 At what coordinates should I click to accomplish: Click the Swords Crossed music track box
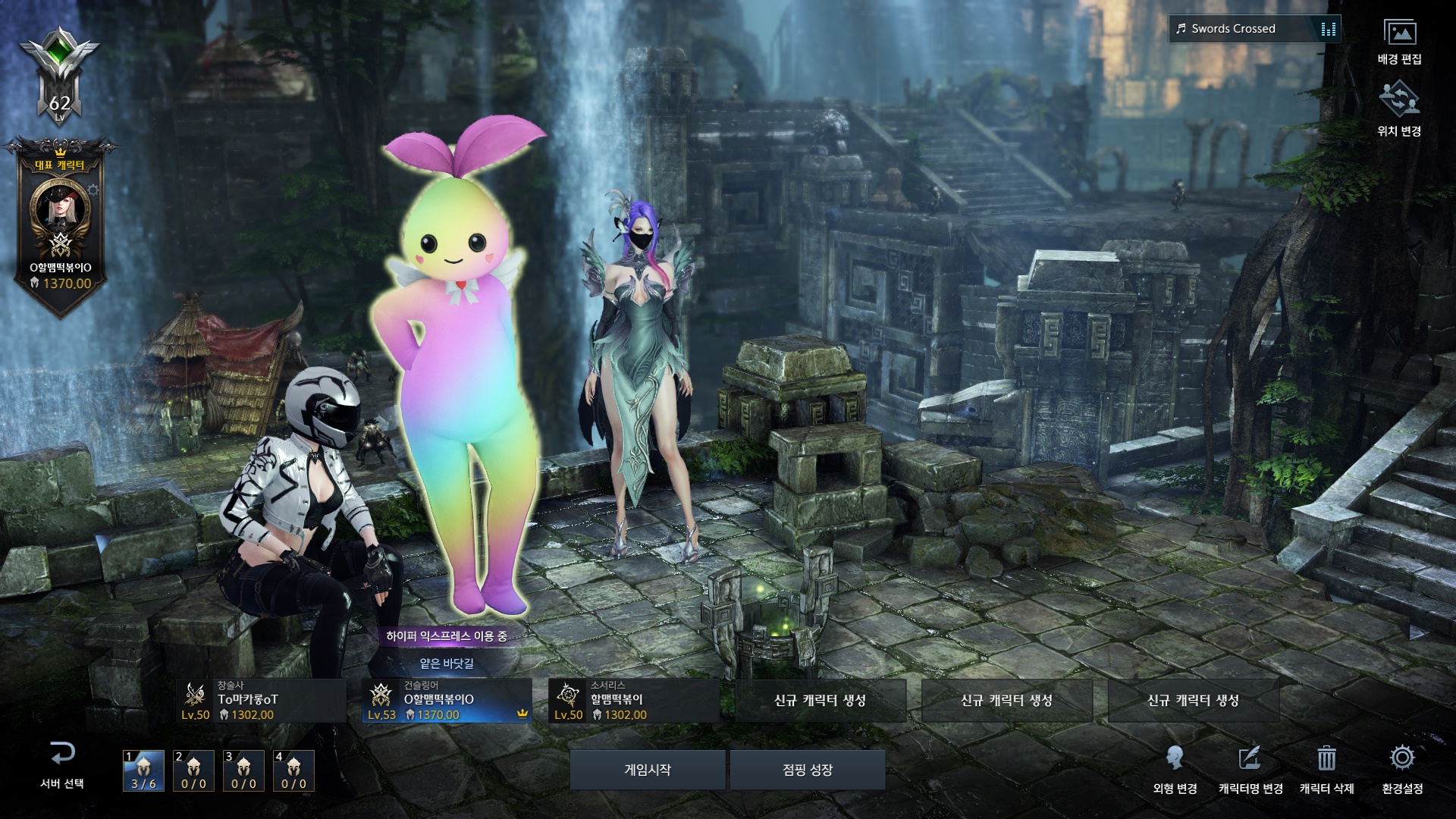pyautogui.click(x=1254, y=29)
